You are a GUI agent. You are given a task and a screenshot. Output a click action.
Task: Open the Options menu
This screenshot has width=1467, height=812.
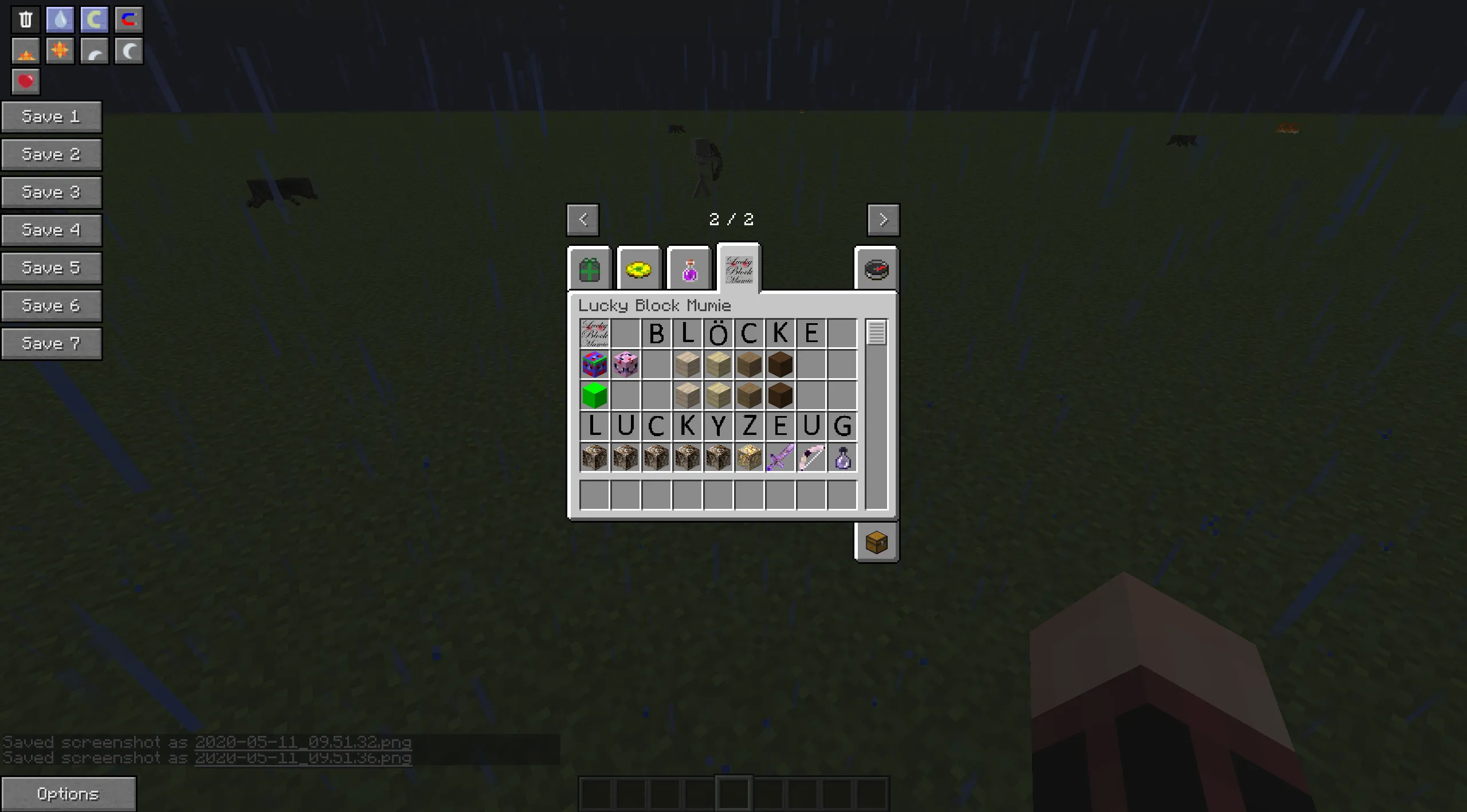point(69,794)
